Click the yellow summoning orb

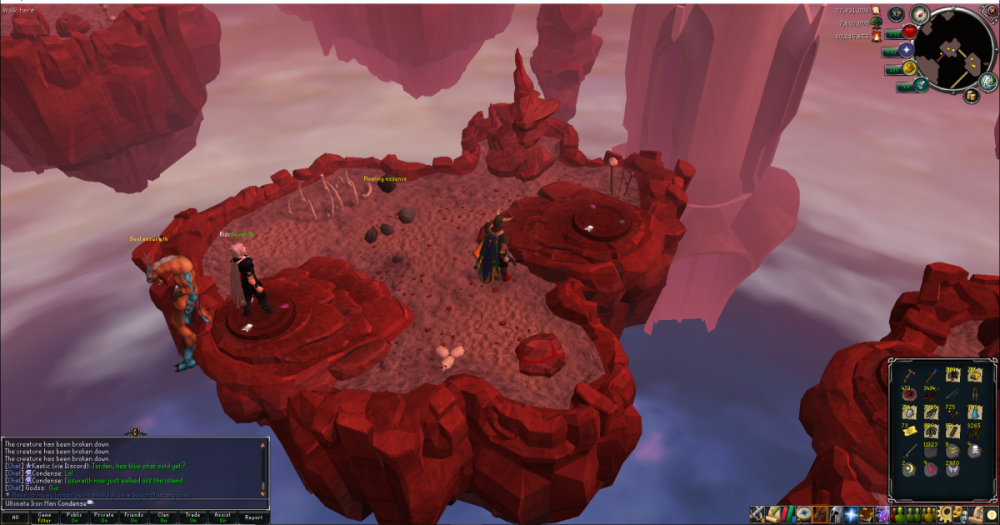(909, 67)
